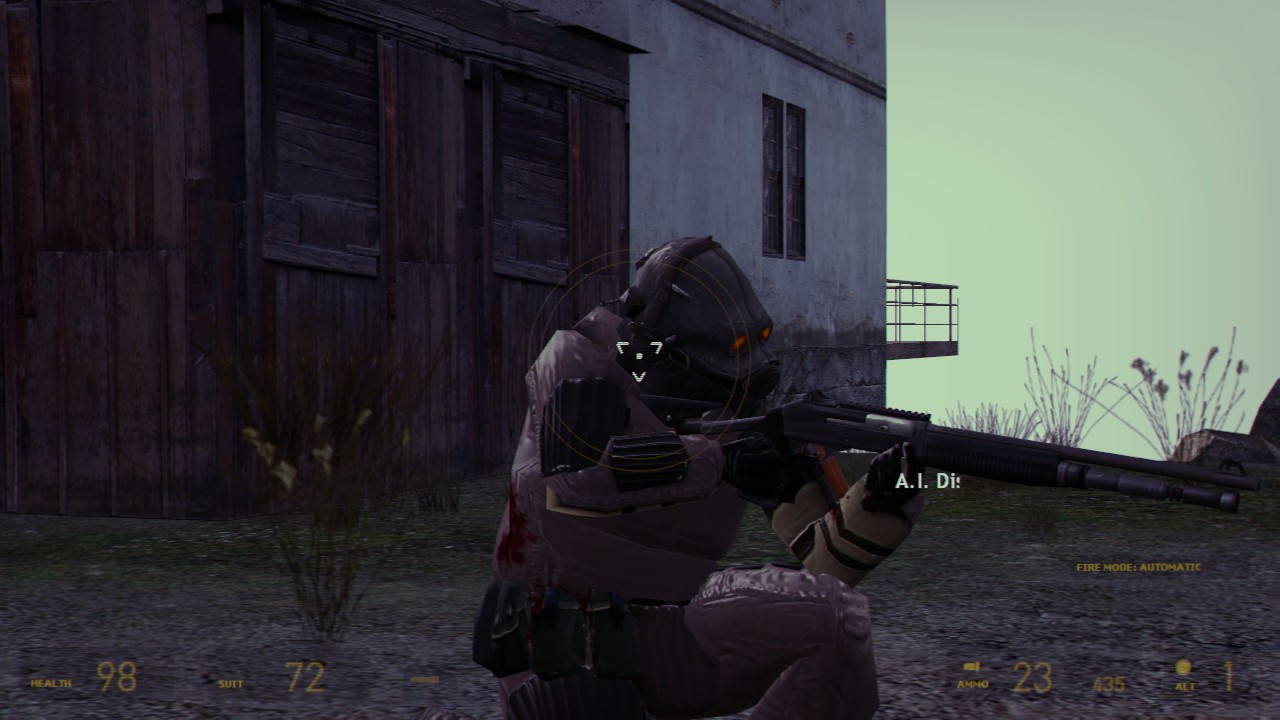Click the A.I. Disabled notification text
Viewport: 1280px width, 720px height.
pyautogui.click(x=926, y=482)
